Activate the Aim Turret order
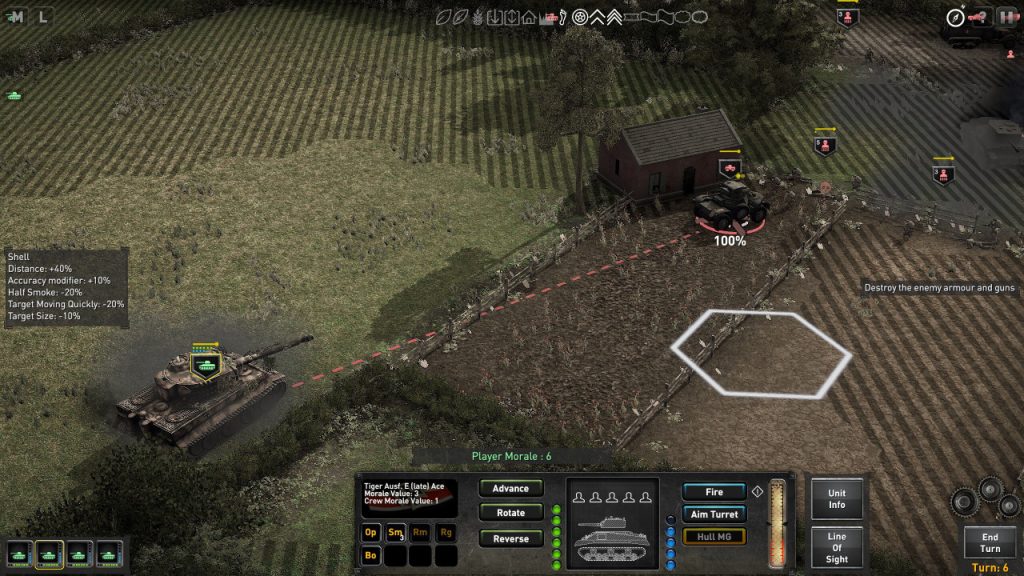The height and width of the screenshot is (576, 1024). [x=714, y=514]
